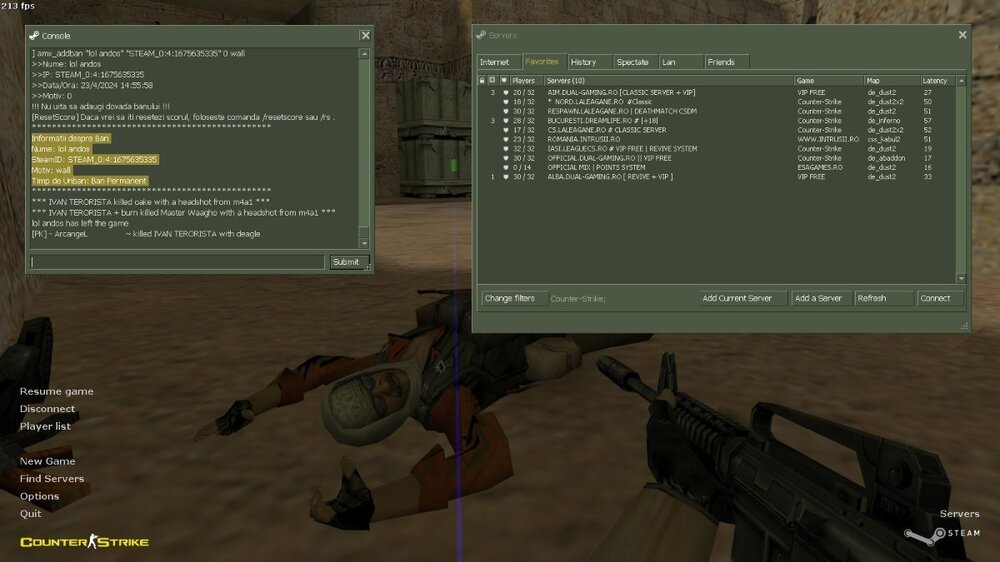Open the Spectate tab
The image size is (1000, 562).
pos(632,62)
